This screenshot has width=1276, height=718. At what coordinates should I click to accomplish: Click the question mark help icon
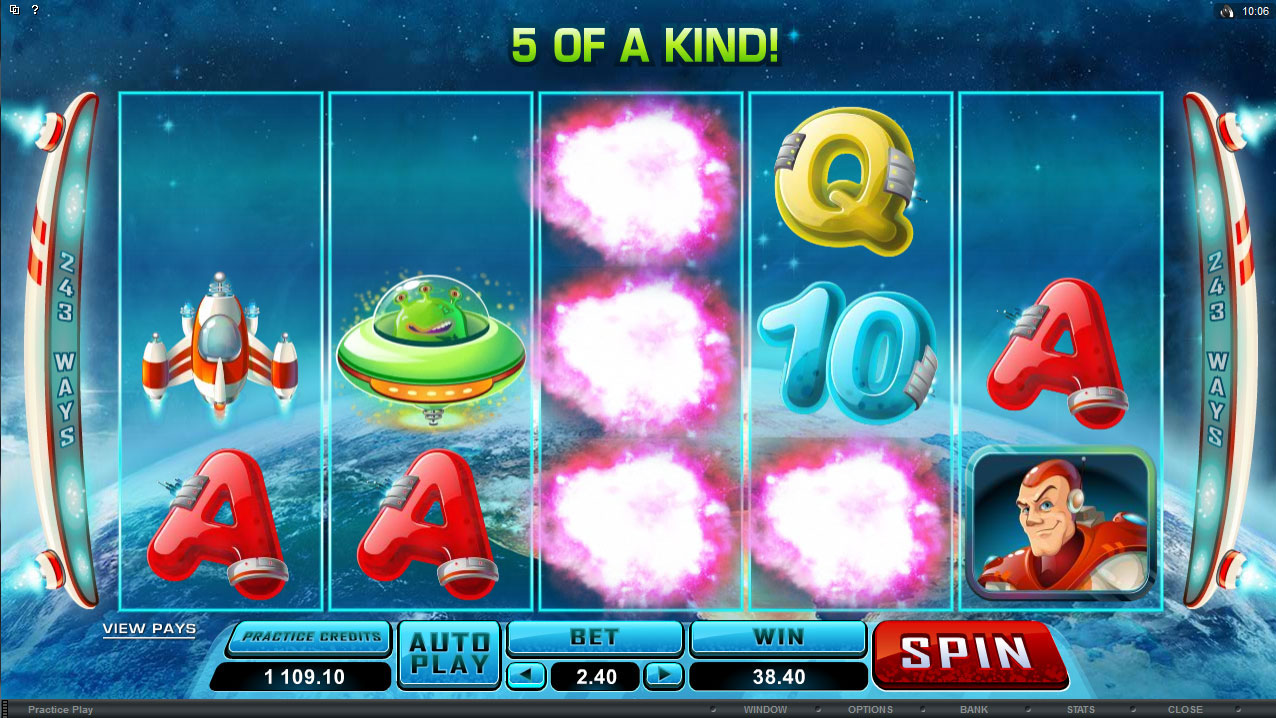click(35, 10)
